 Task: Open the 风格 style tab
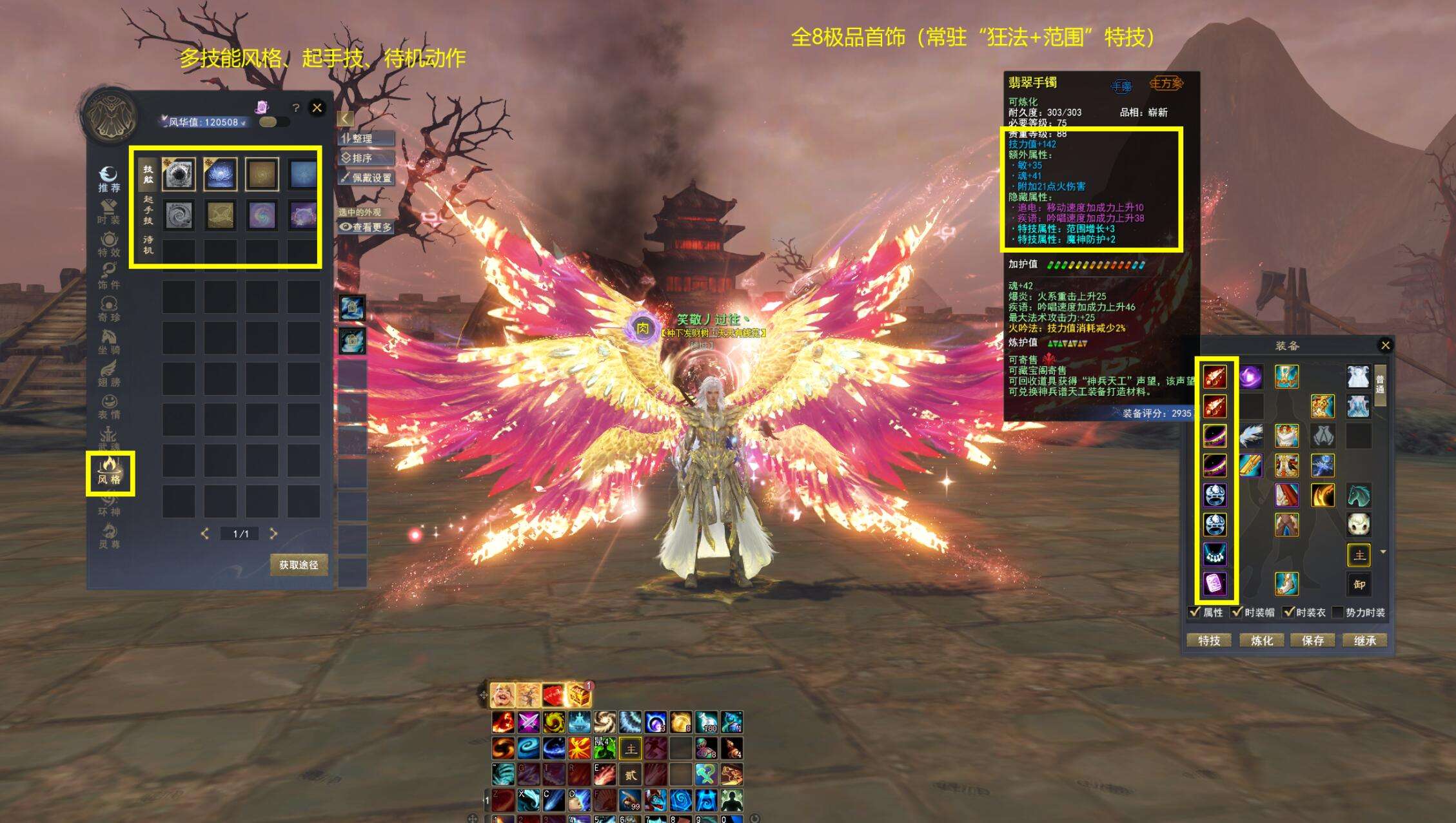(x=110, y=472)
